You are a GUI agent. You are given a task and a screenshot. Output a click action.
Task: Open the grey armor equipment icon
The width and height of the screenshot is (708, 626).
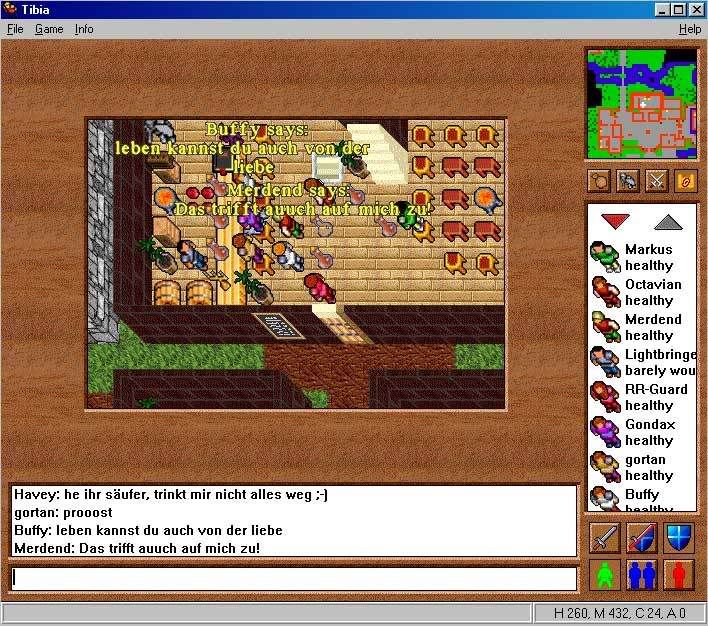pos(628,181)
